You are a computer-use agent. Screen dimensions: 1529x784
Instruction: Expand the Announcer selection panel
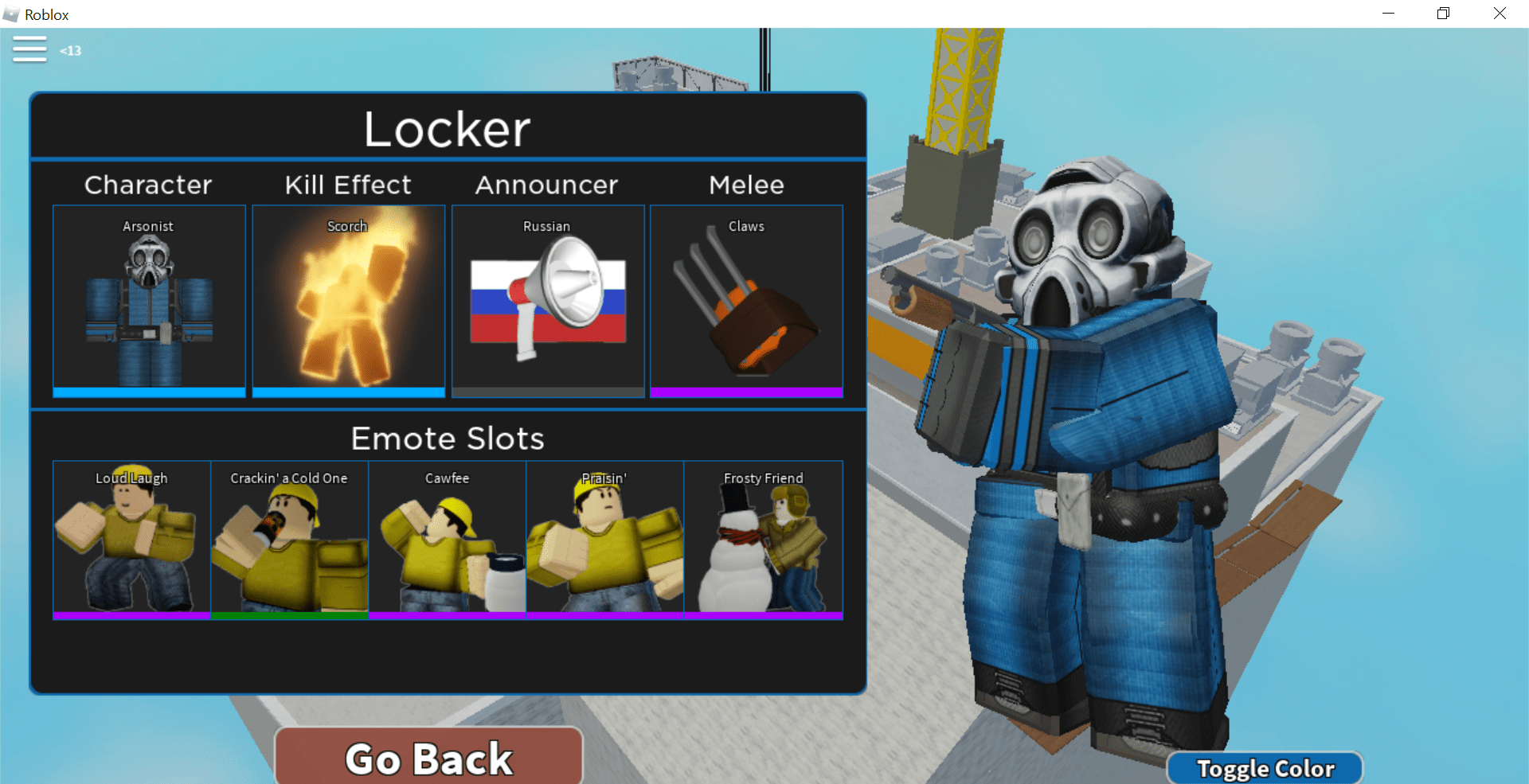pos(546,185)
